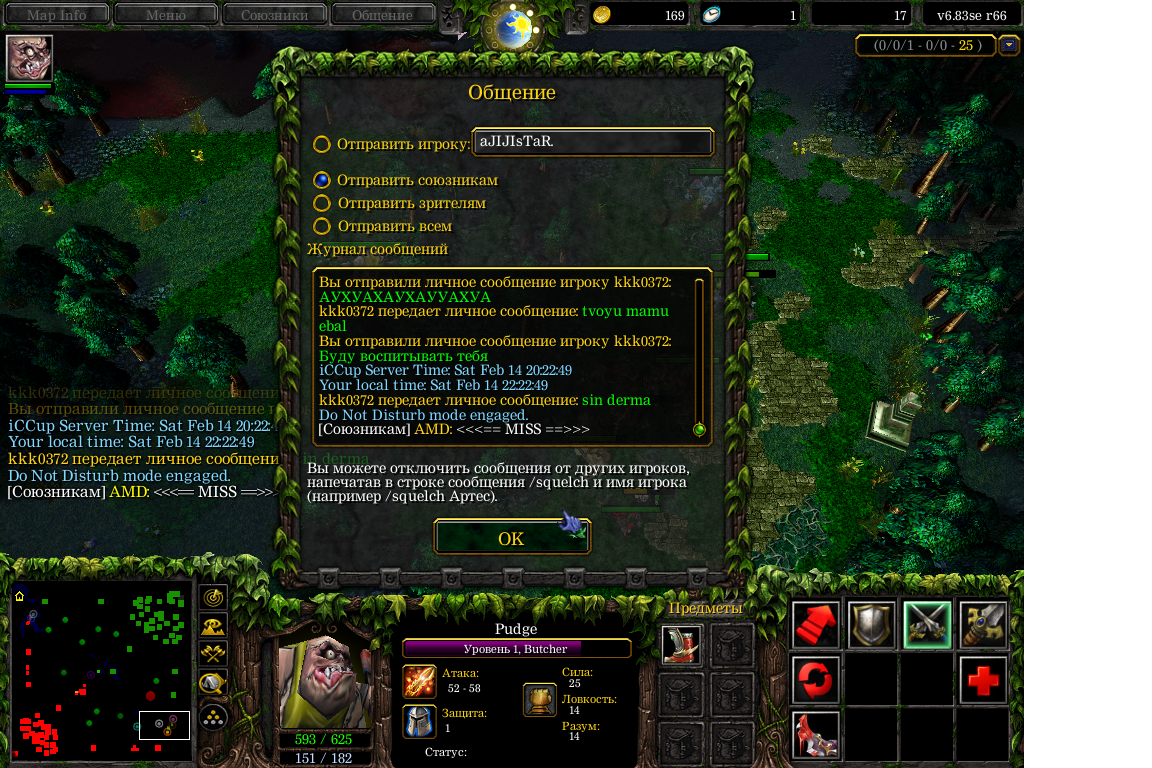The height and width of the screenshot is (768, 1152).
Task: Choose 'Отправить всем' radio option
Action: (x=322, y=226)
